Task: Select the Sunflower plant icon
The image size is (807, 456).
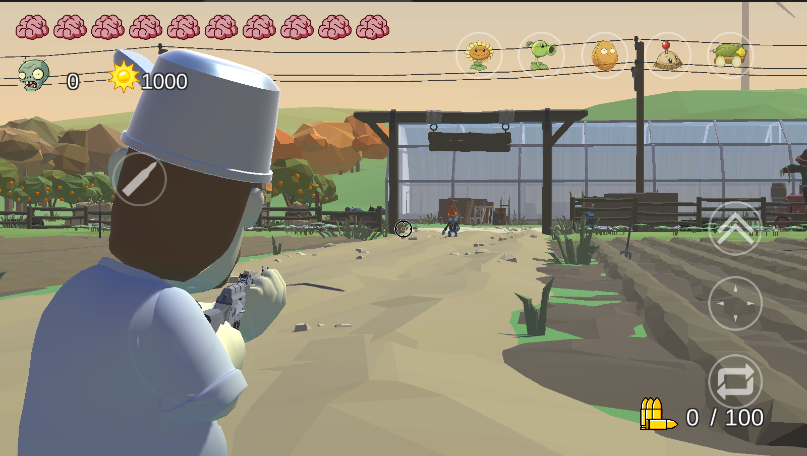Action: point(479,54)
